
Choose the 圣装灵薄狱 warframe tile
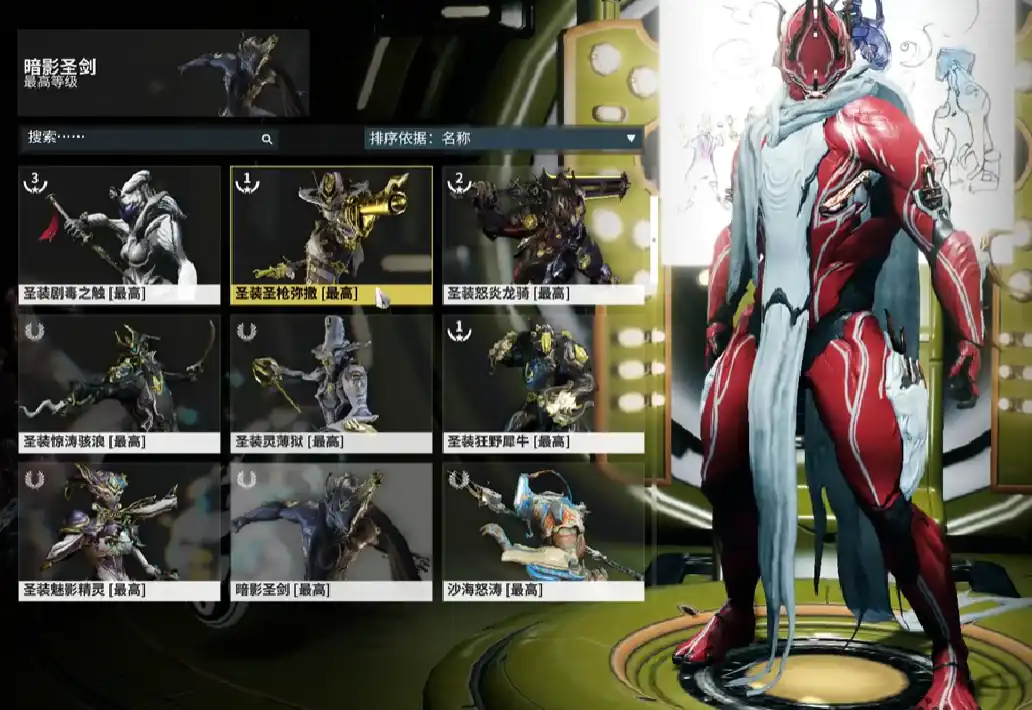point(331,383)
